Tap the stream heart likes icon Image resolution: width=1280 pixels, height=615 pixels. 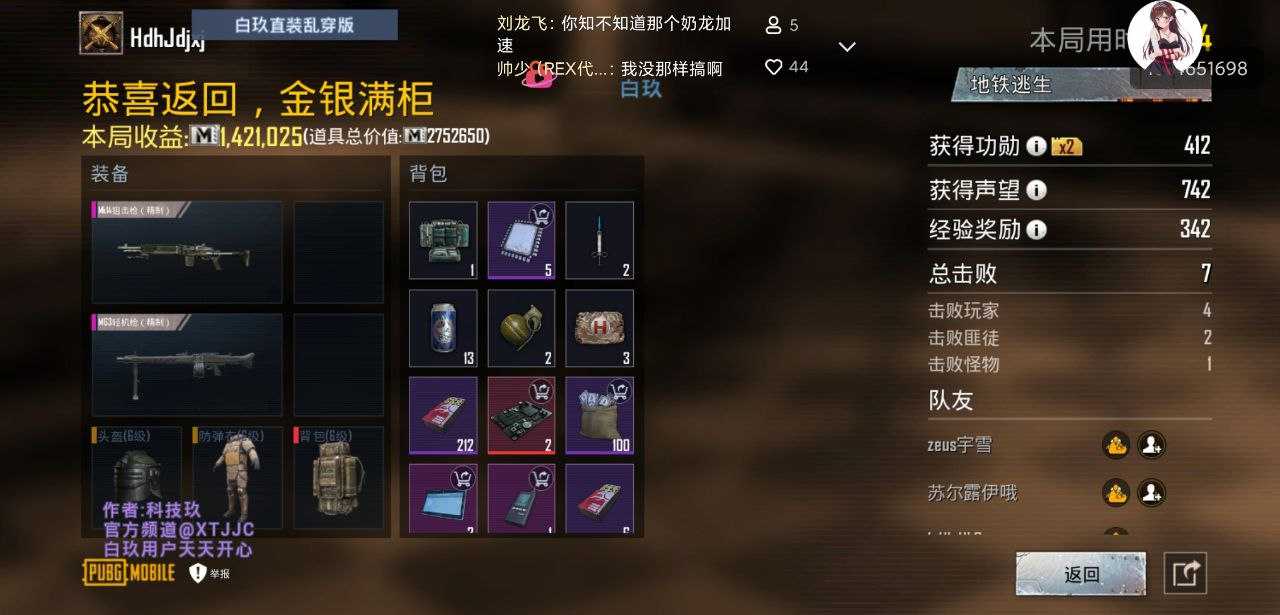pyautogui.click(x=773, y=67)
